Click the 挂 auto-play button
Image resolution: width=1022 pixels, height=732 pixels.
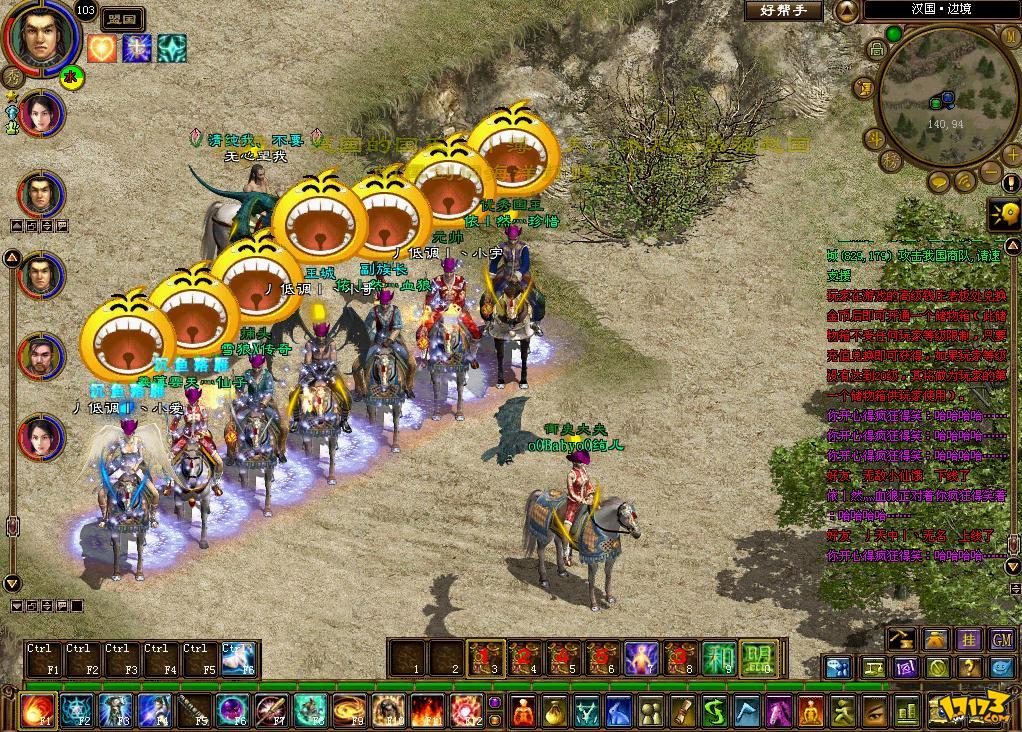(969, 639)
